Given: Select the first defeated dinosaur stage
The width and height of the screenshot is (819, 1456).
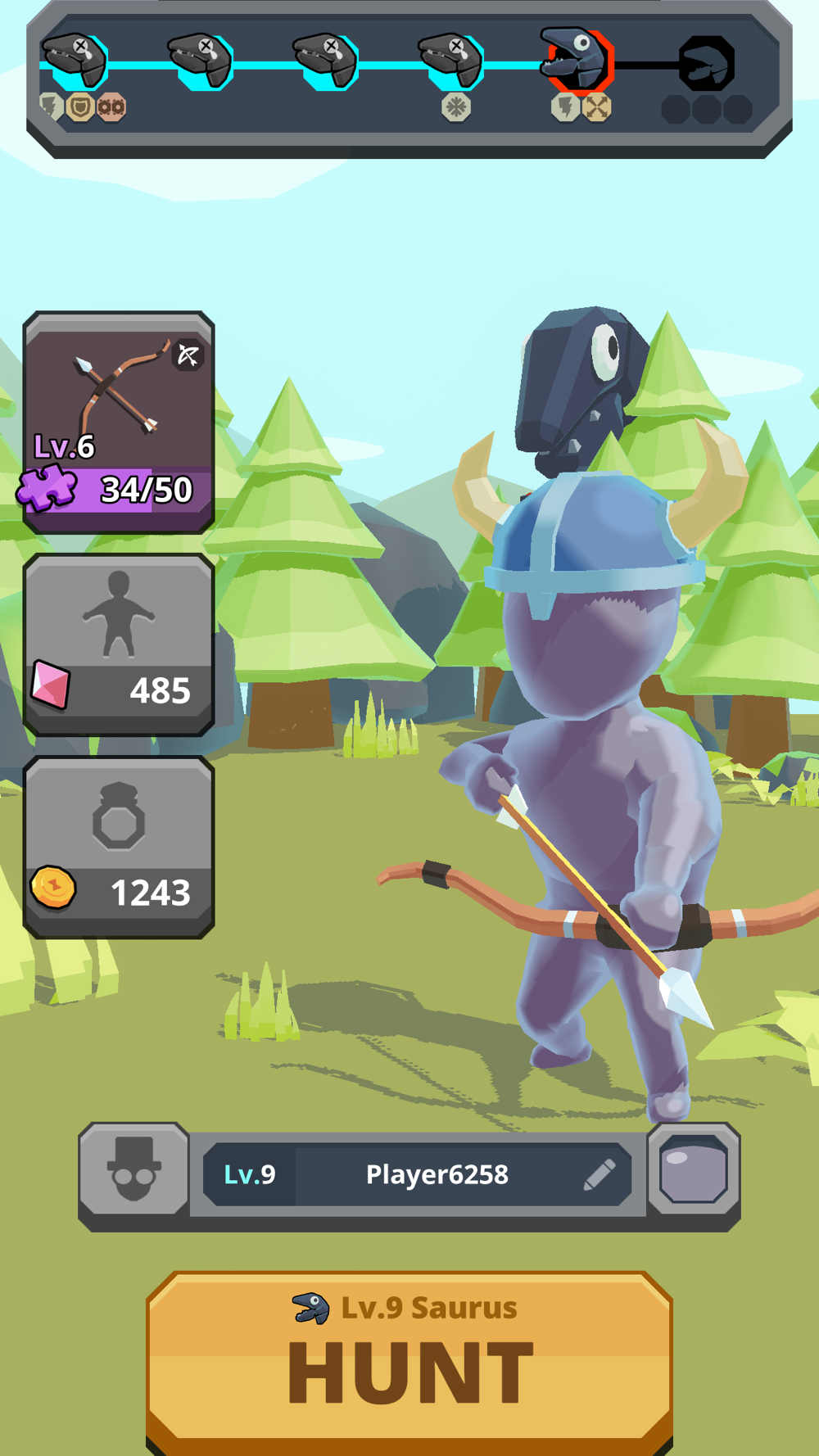Looking at the screenshot, I should click(75, 60).
